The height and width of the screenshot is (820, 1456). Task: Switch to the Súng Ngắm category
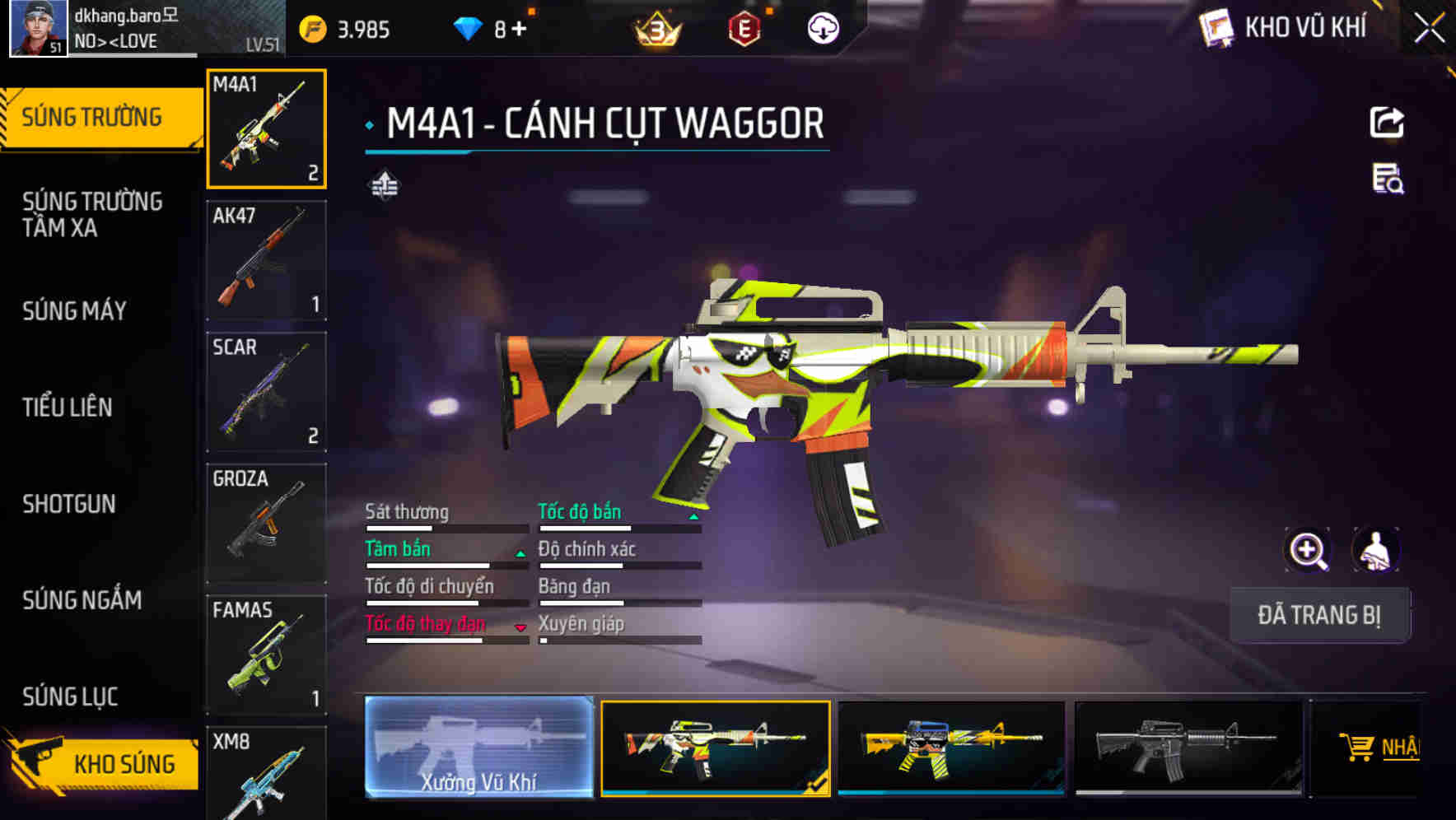tap(82, 600)
